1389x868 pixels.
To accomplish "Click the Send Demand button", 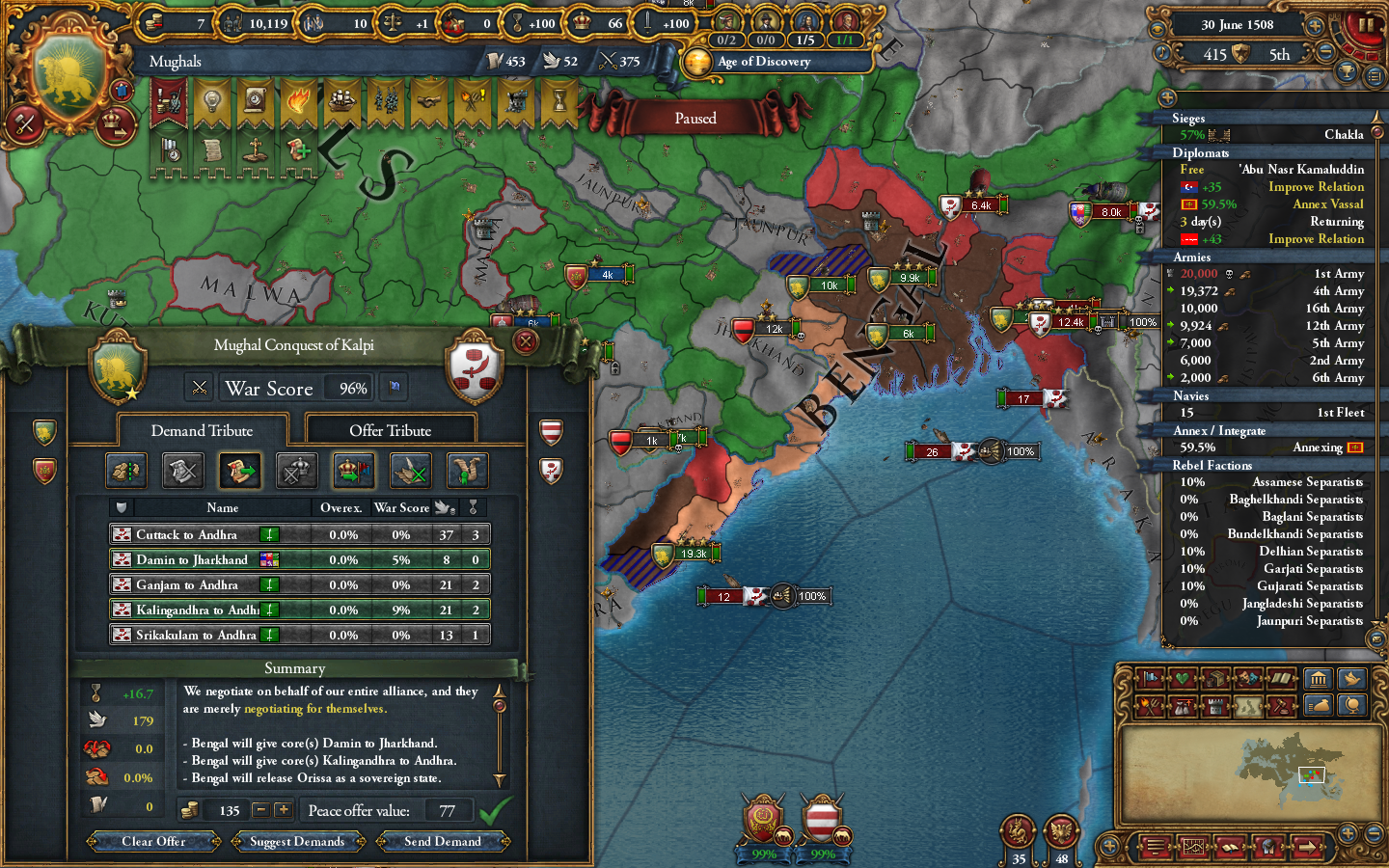I will 443,841.
